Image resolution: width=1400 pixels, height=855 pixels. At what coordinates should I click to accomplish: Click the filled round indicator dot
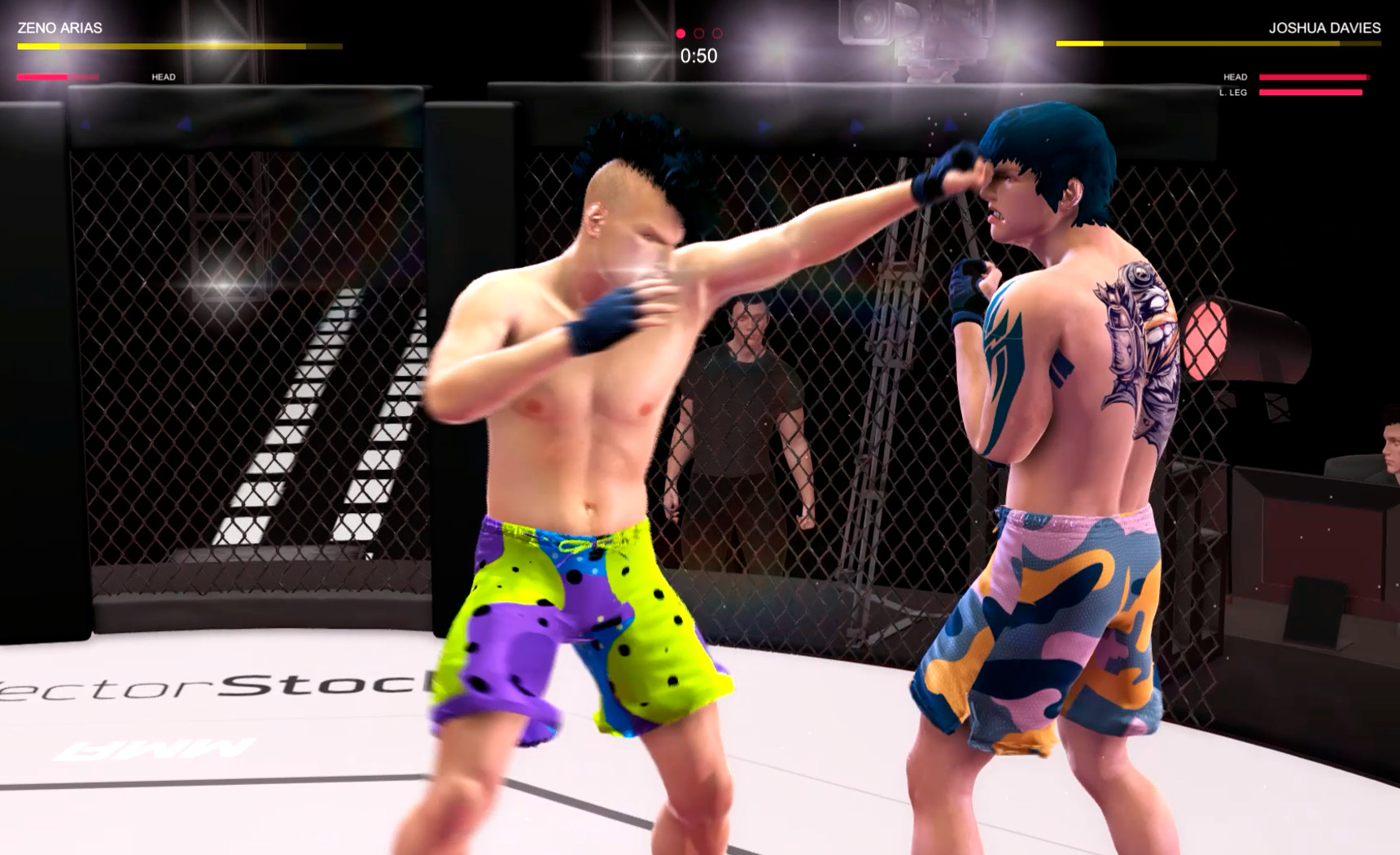tap(680, 34)
